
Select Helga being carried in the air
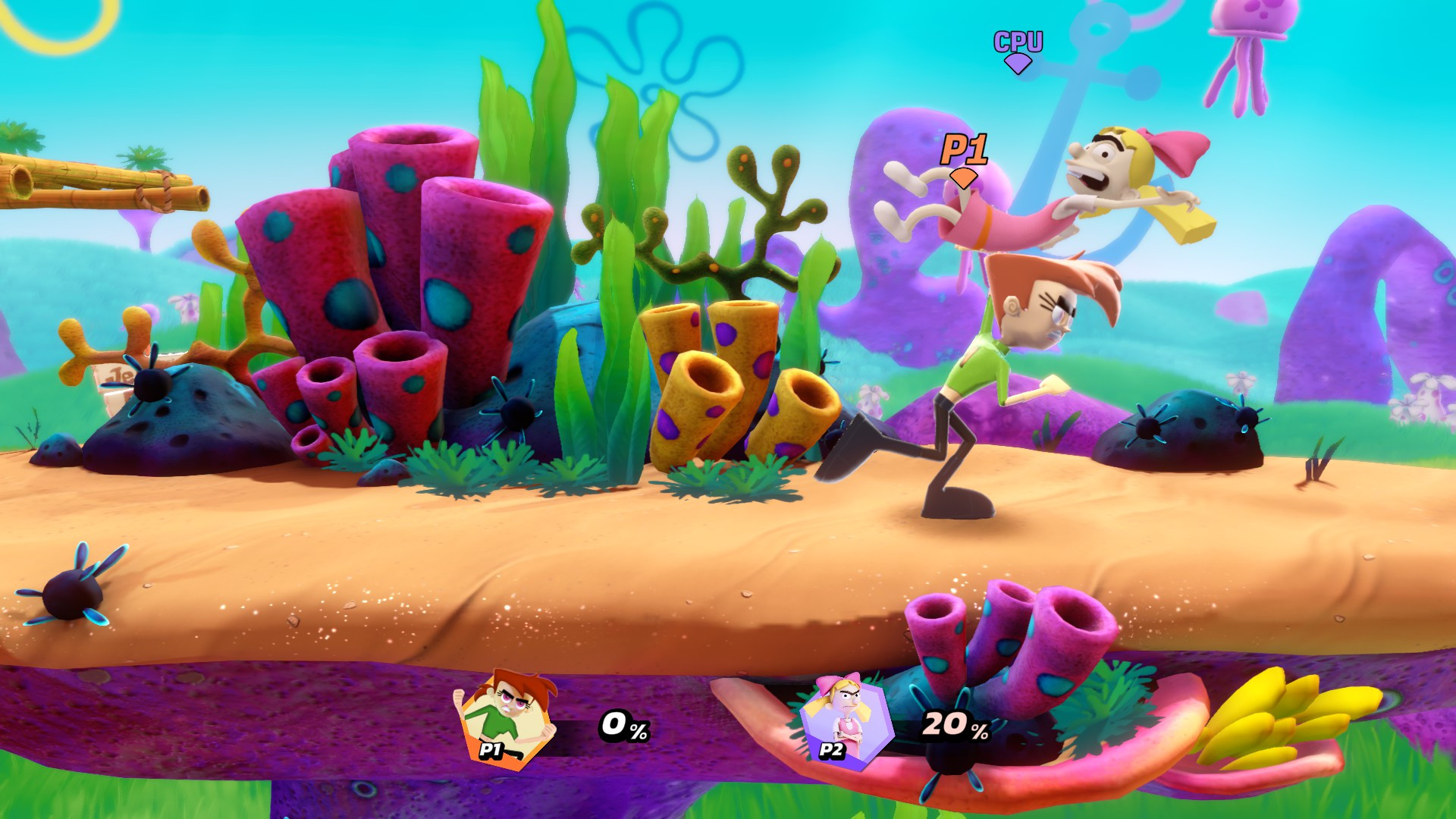(x=1084, y=182)
